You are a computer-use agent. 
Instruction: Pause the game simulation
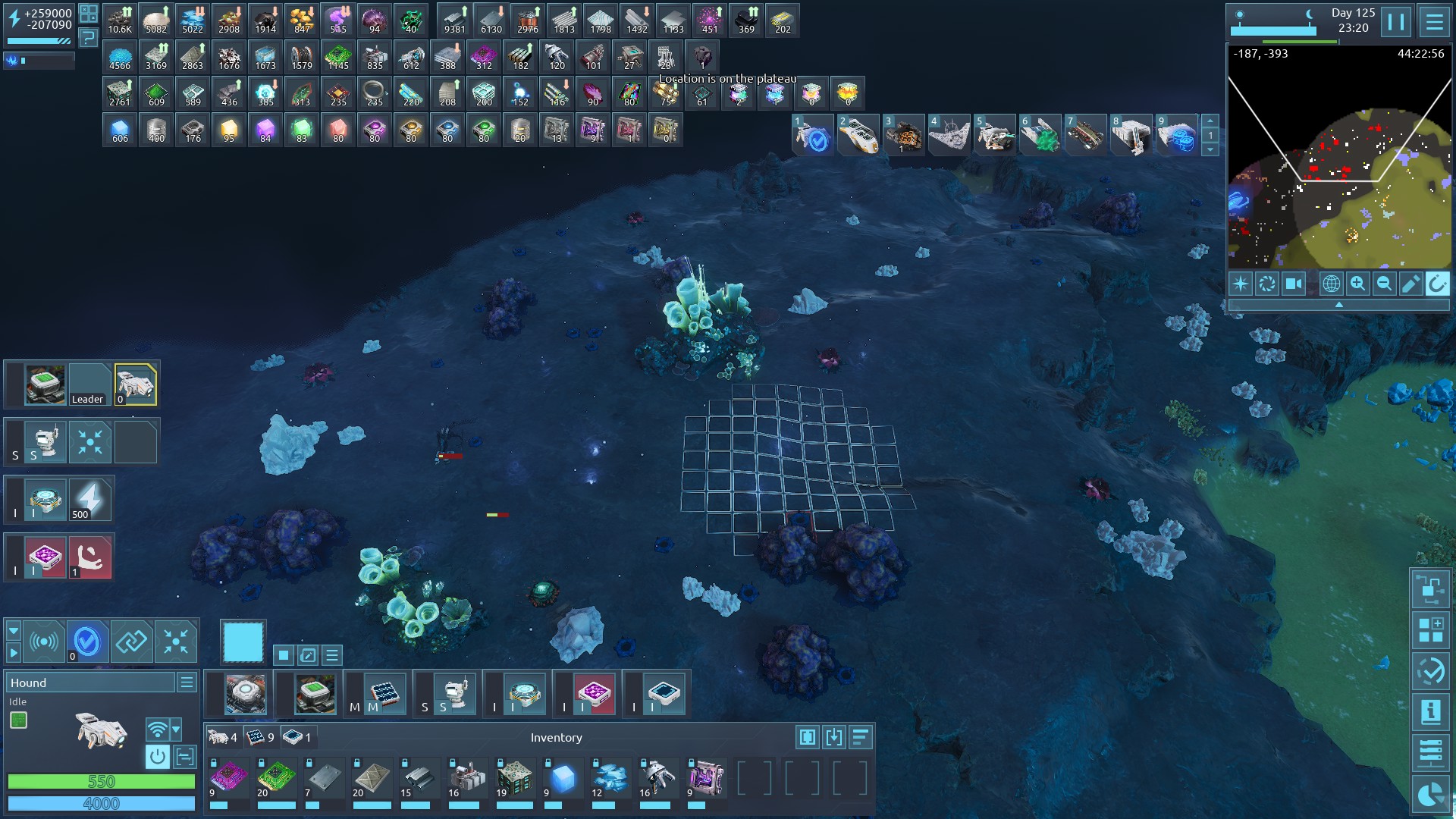[1396, 22]
